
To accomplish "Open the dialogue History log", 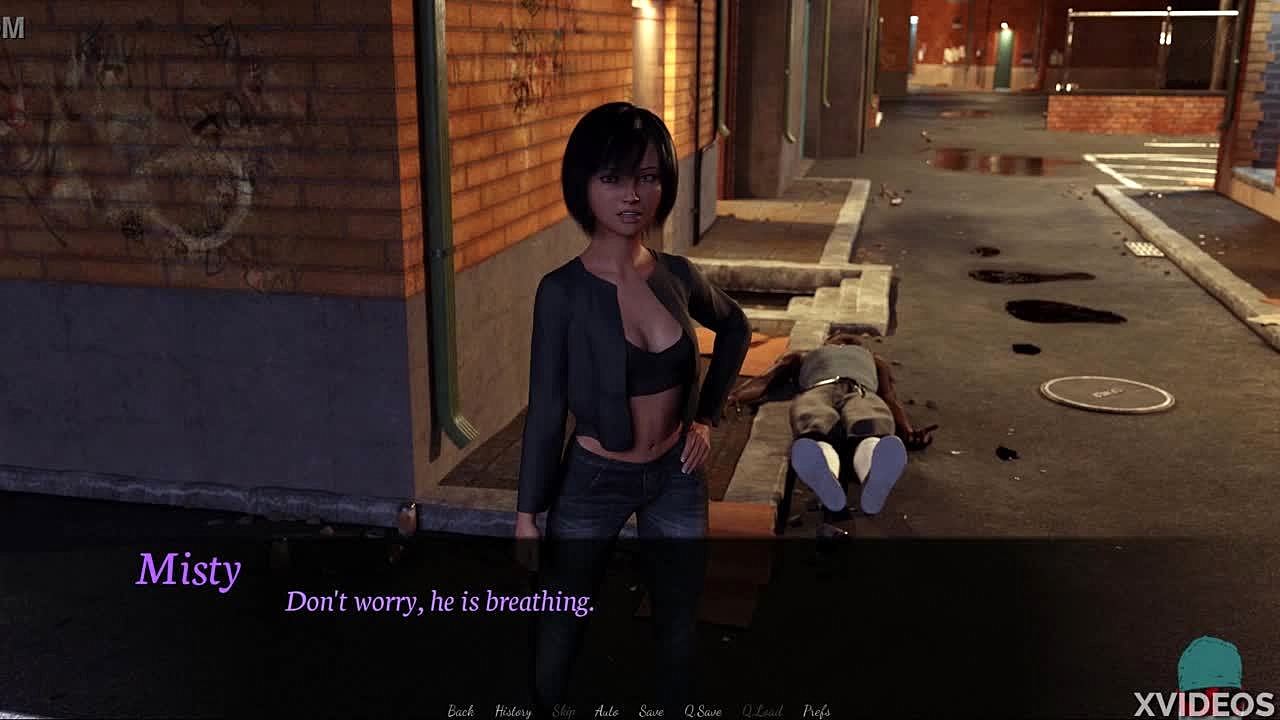I will pyautogui.click(x=513, y=711).
